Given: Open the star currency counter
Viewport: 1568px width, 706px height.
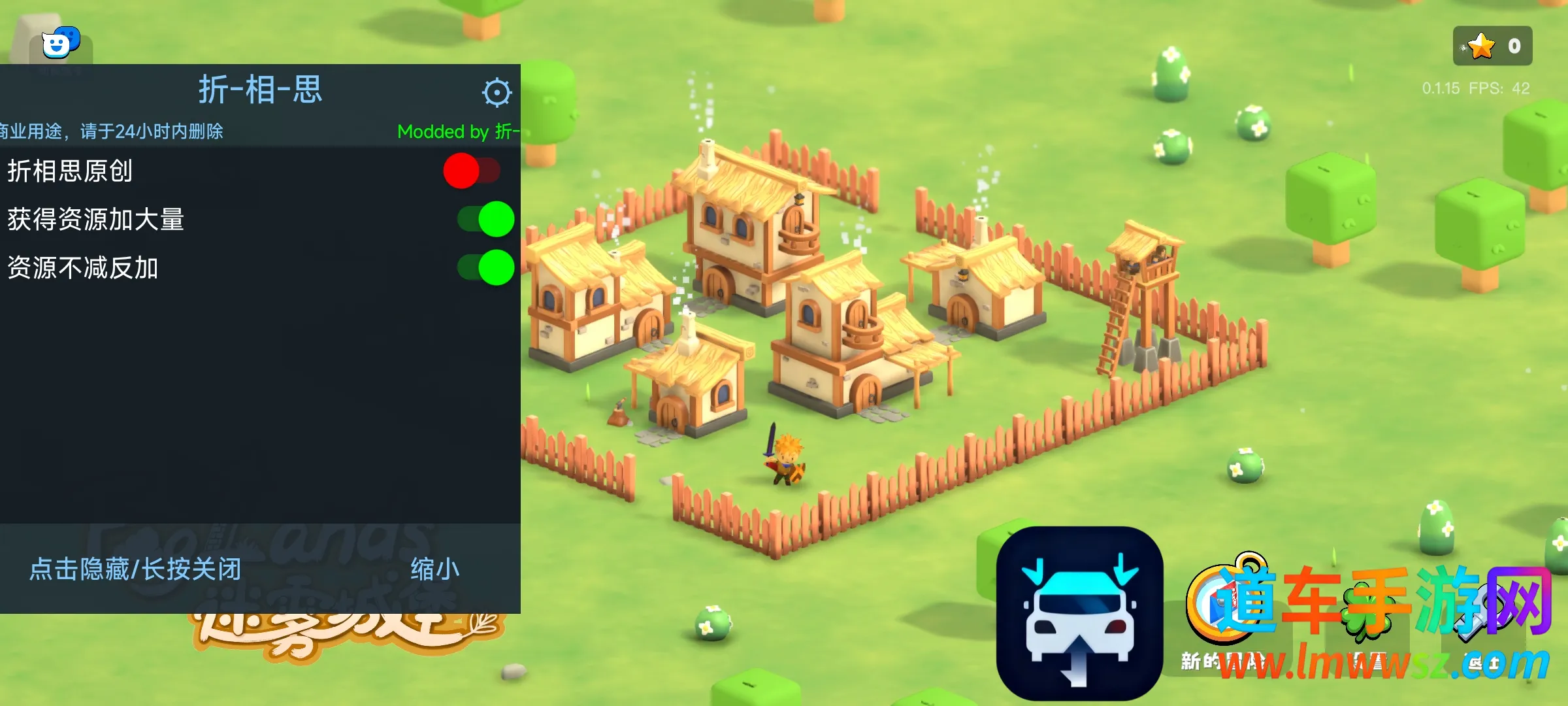Looking at the screenshot, I should coord(1492,46).
